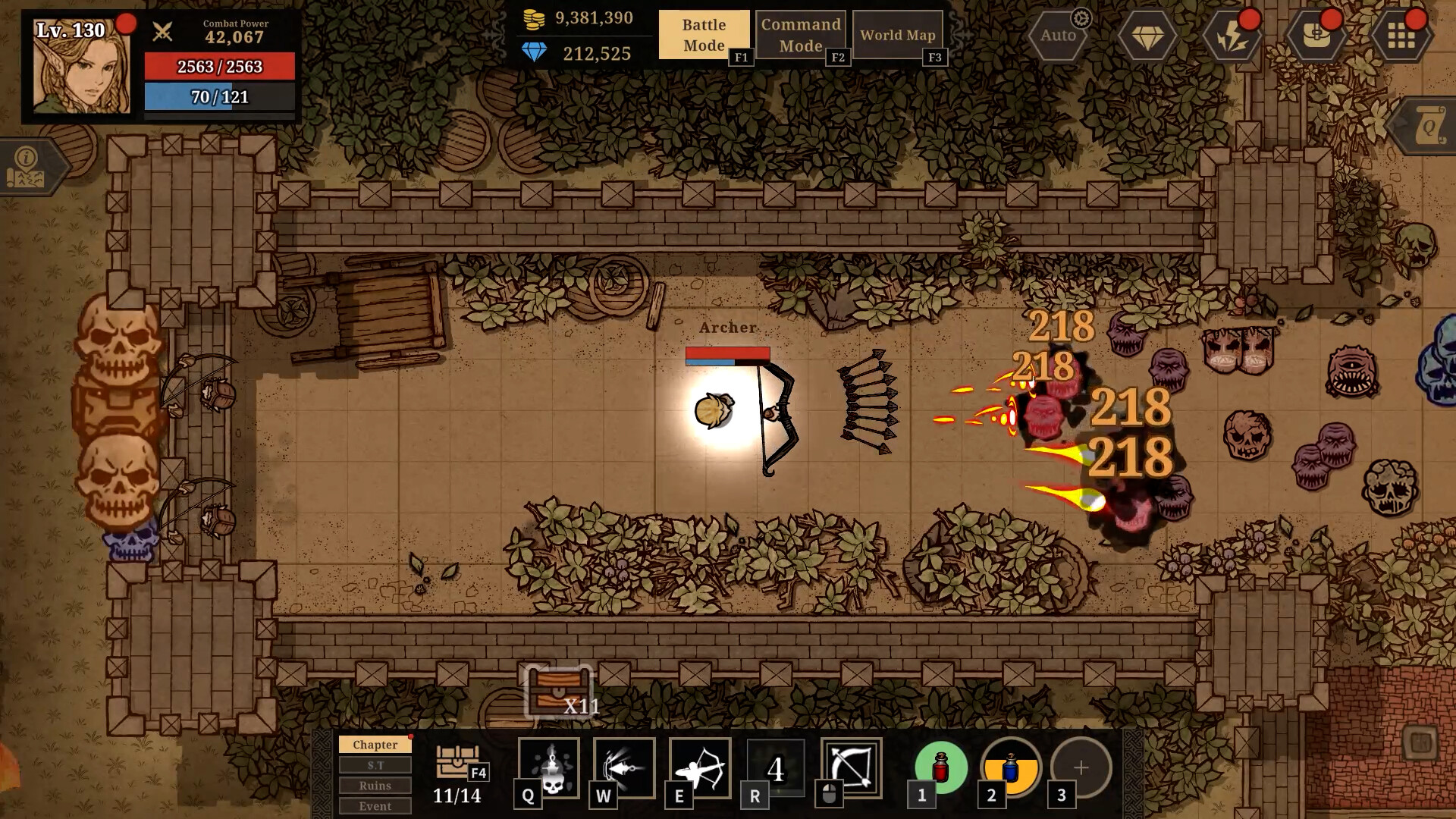This screenshot has height=819, width=1456.
Task: Use the multishot bow skill on E
Action: pyautogui.click(x=699, y=768)
